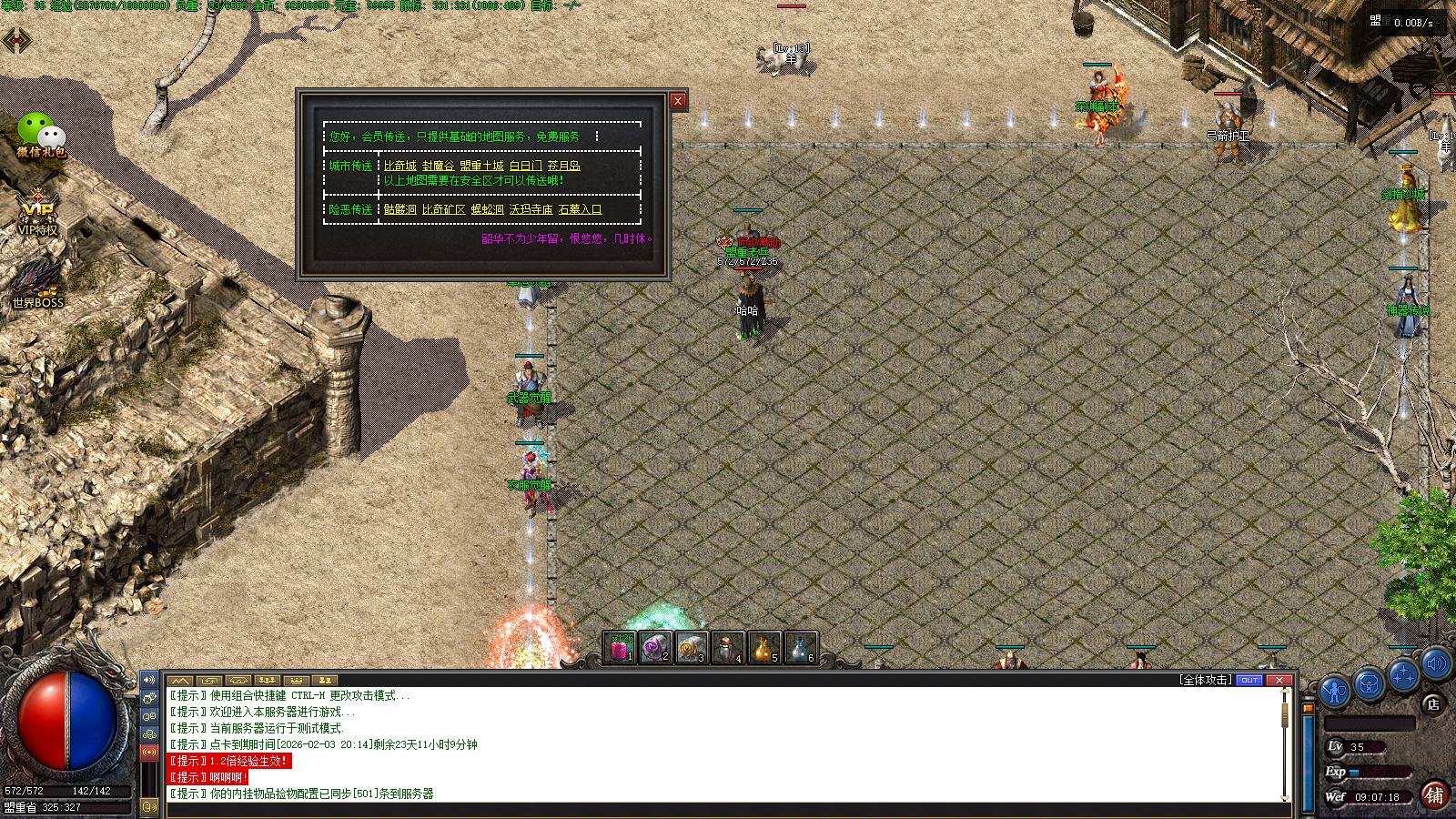Choose the 封魔谷 teleport link
This screenshot has height=819, width=1456.
tap(438, 166)
